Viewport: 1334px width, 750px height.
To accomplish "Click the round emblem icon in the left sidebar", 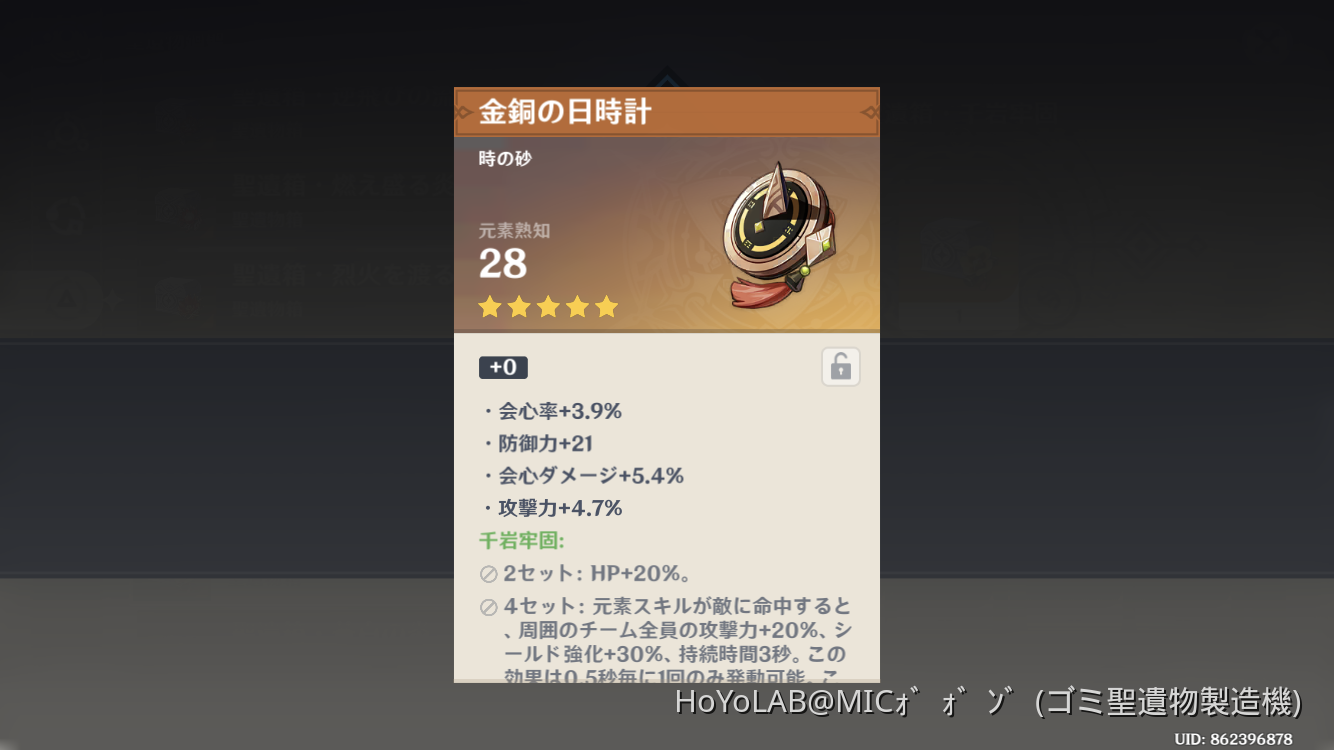I will click(x=65, y=215).
